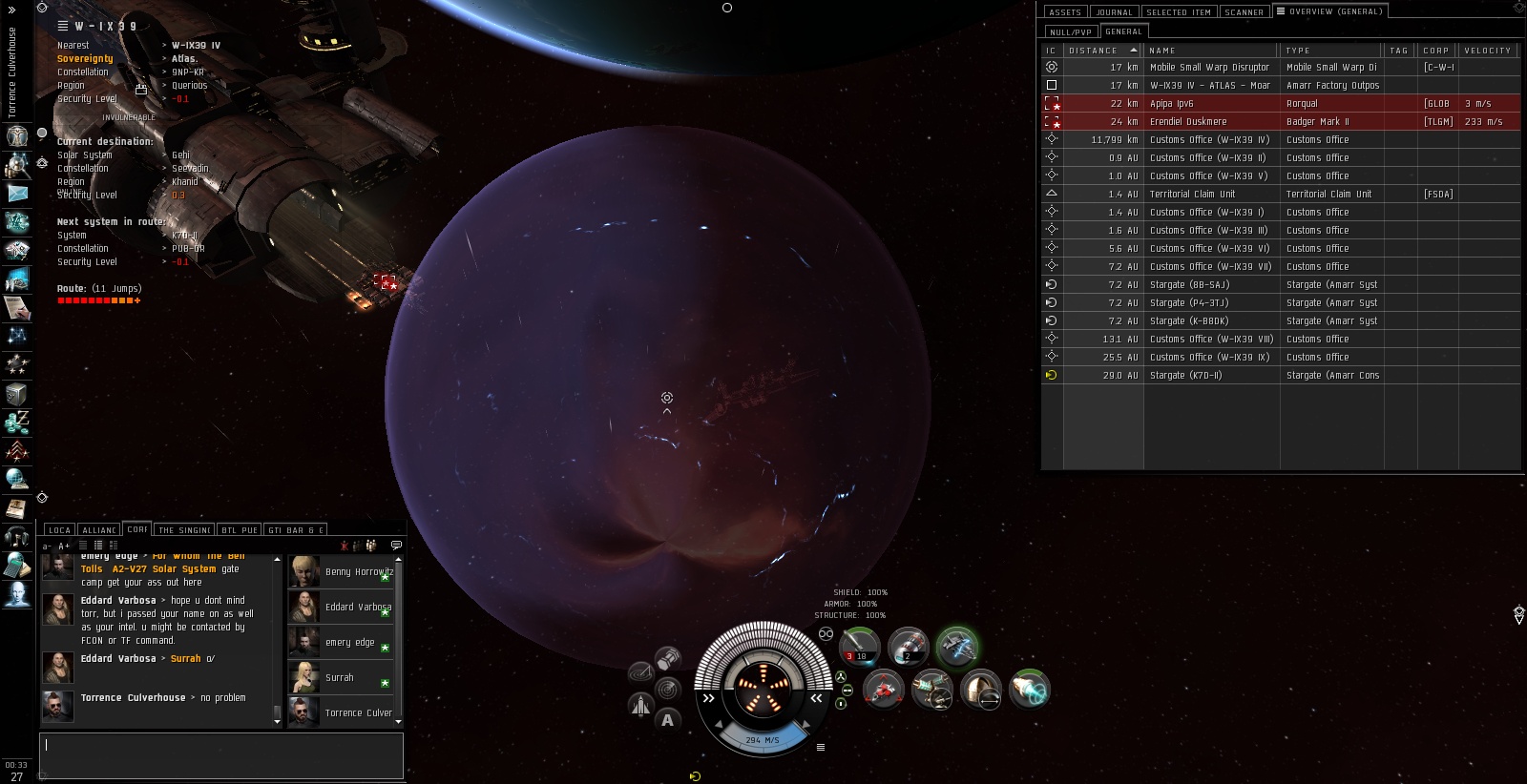Open the headphones jukebox icon in sidebar
The height and width of the screenshot is (784, 1527).
[16, 536]
